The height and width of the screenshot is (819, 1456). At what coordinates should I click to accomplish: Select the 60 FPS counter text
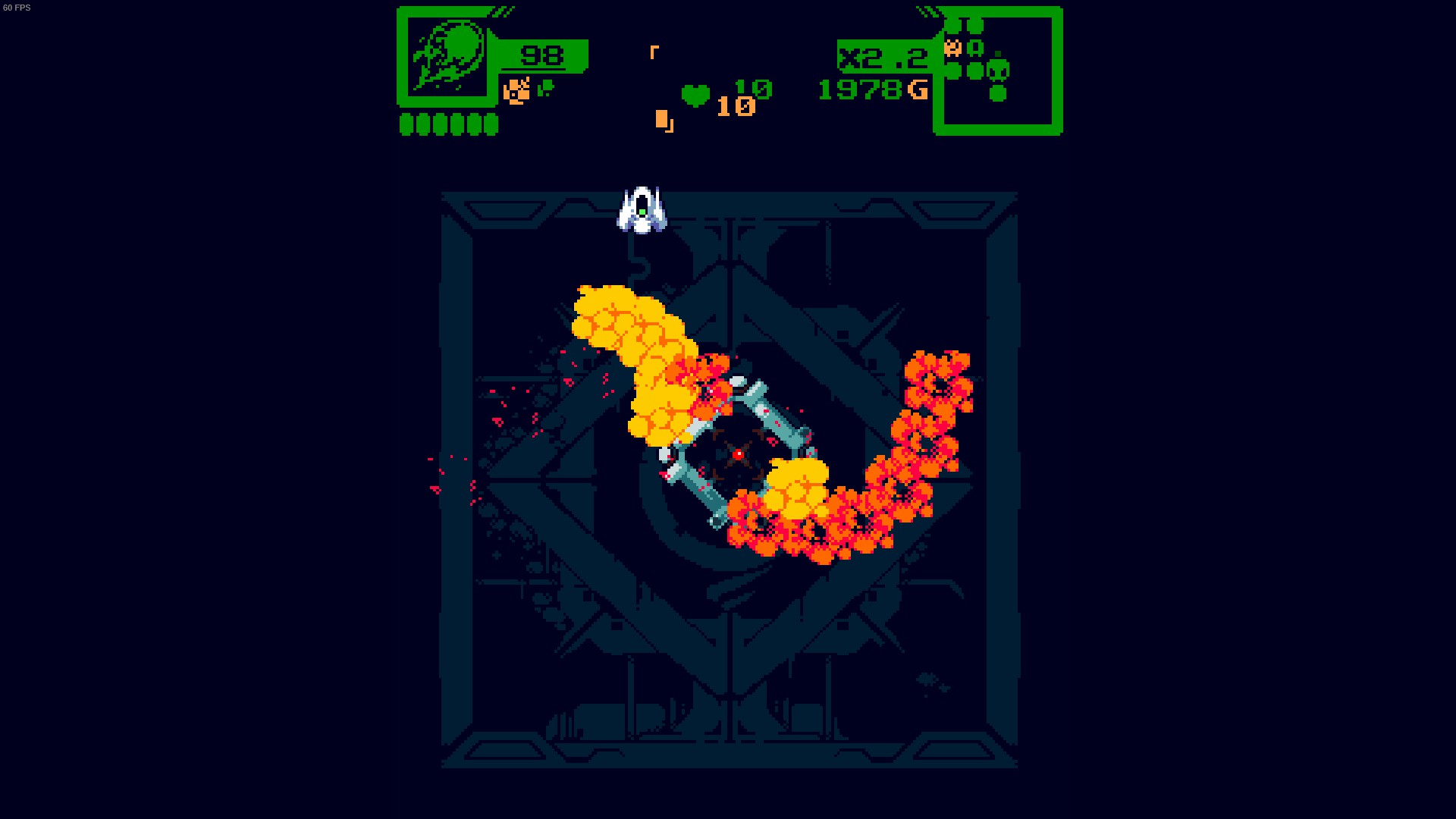[16, 8]
